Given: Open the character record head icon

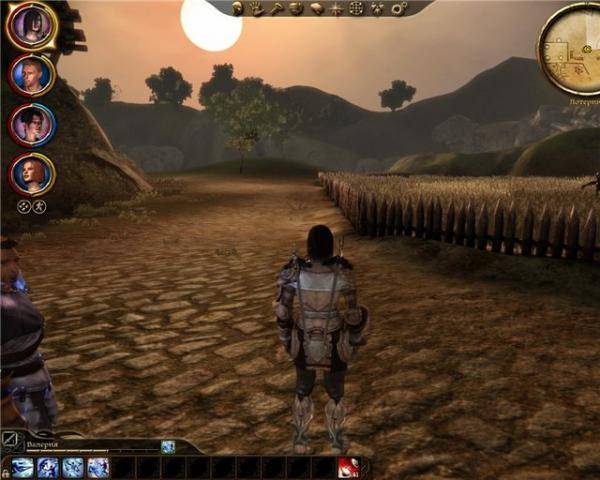Looking at the screenshot, I should [238, 8].
